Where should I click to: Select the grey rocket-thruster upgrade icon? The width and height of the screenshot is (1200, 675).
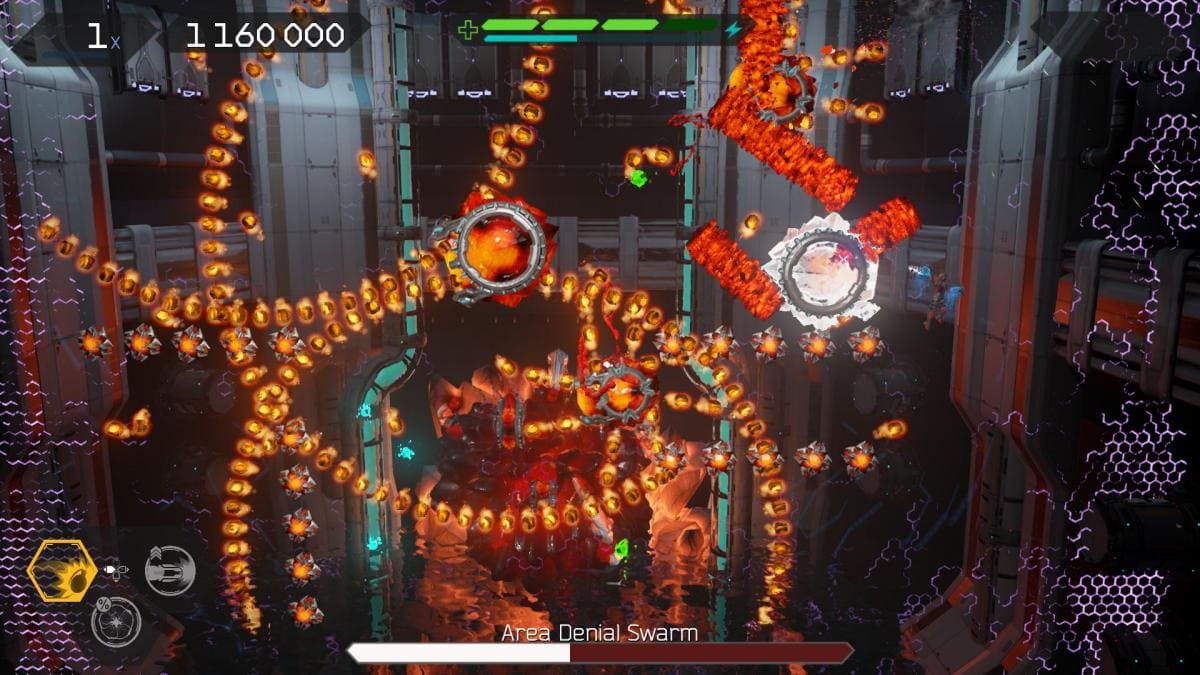169,571
